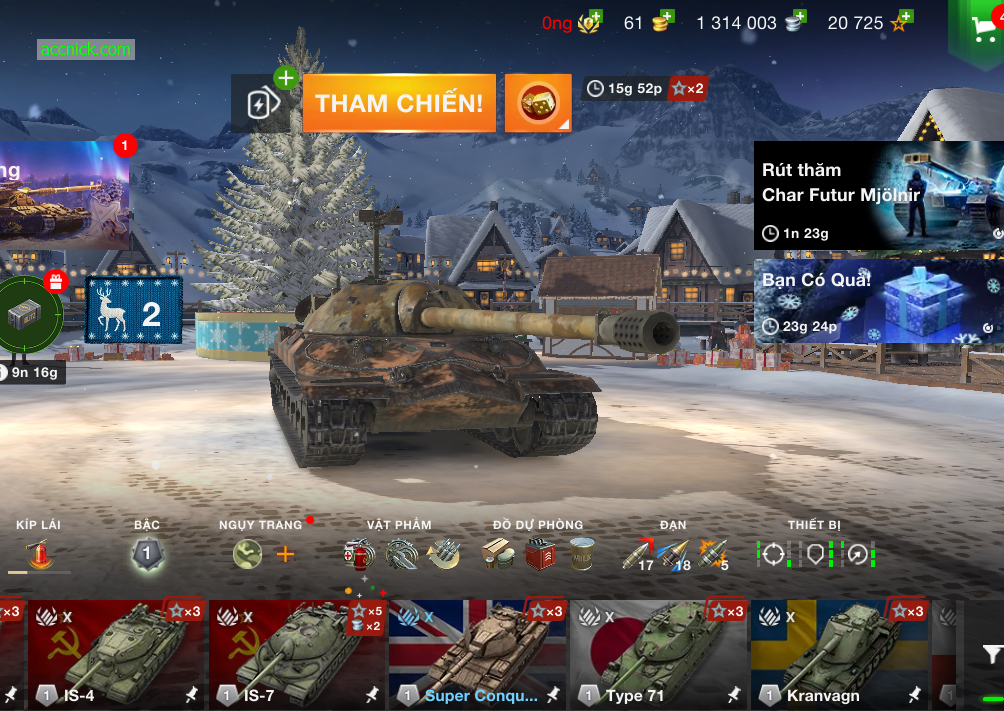Open the tank carousel filter
The image size is (1004, 711).
(x=990, y=655)
